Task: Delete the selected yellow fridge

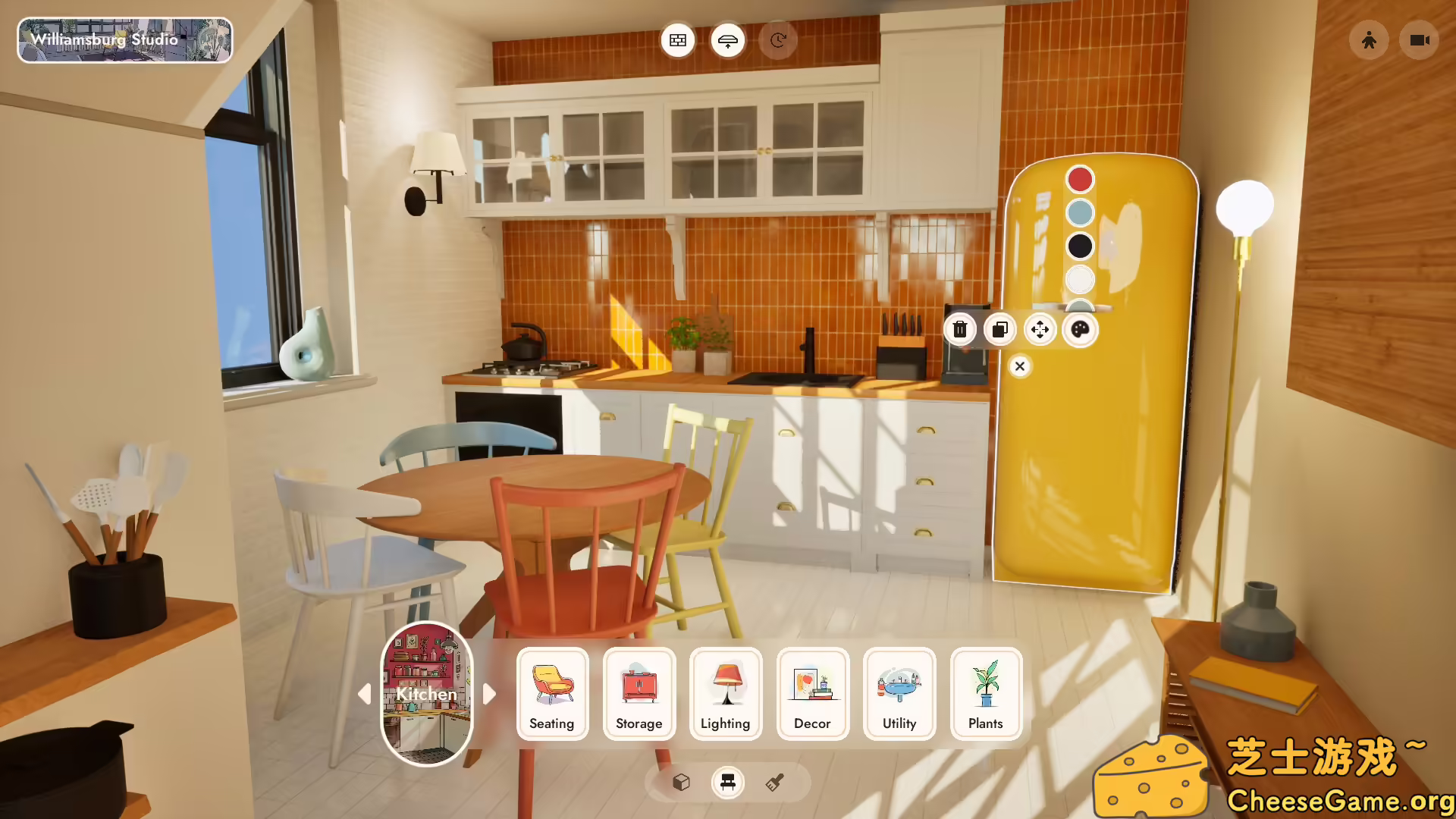Action: click(x=960, y=329)
